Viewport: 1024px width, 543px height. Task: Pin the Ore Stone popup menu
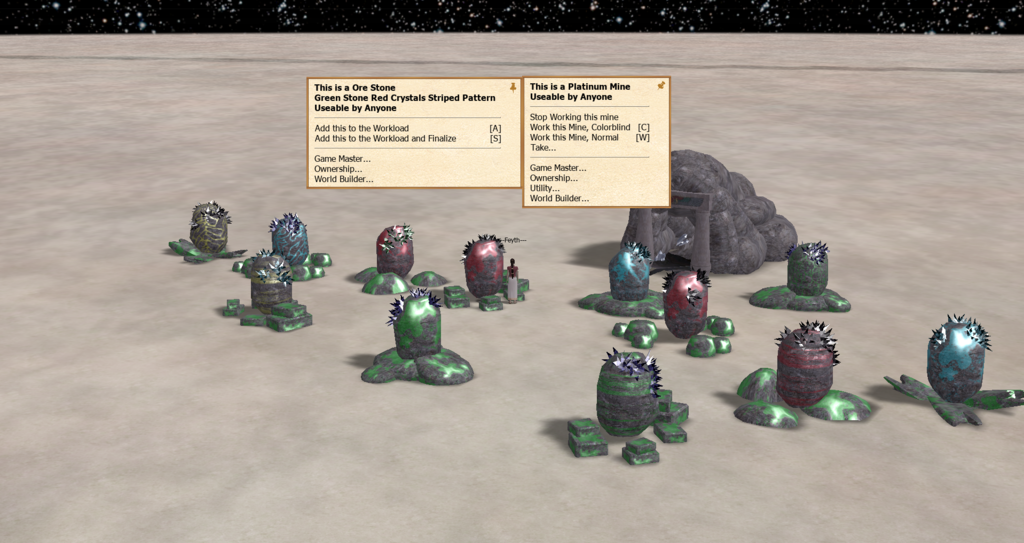click(513, 88)
